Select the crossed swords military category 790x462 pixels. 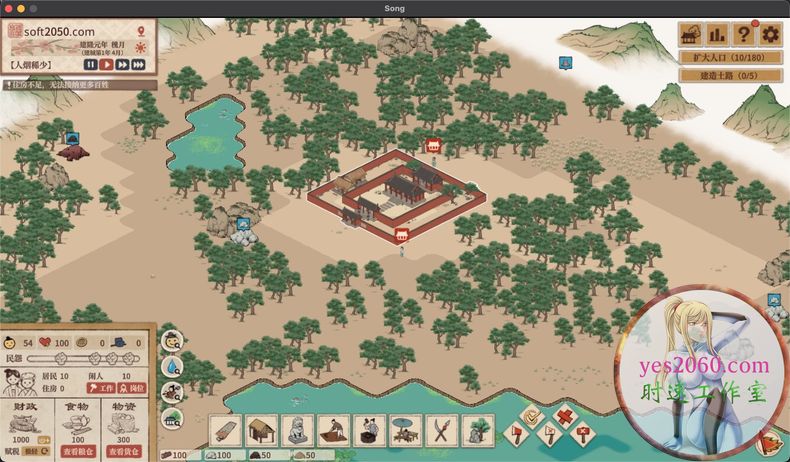point(441,431)
